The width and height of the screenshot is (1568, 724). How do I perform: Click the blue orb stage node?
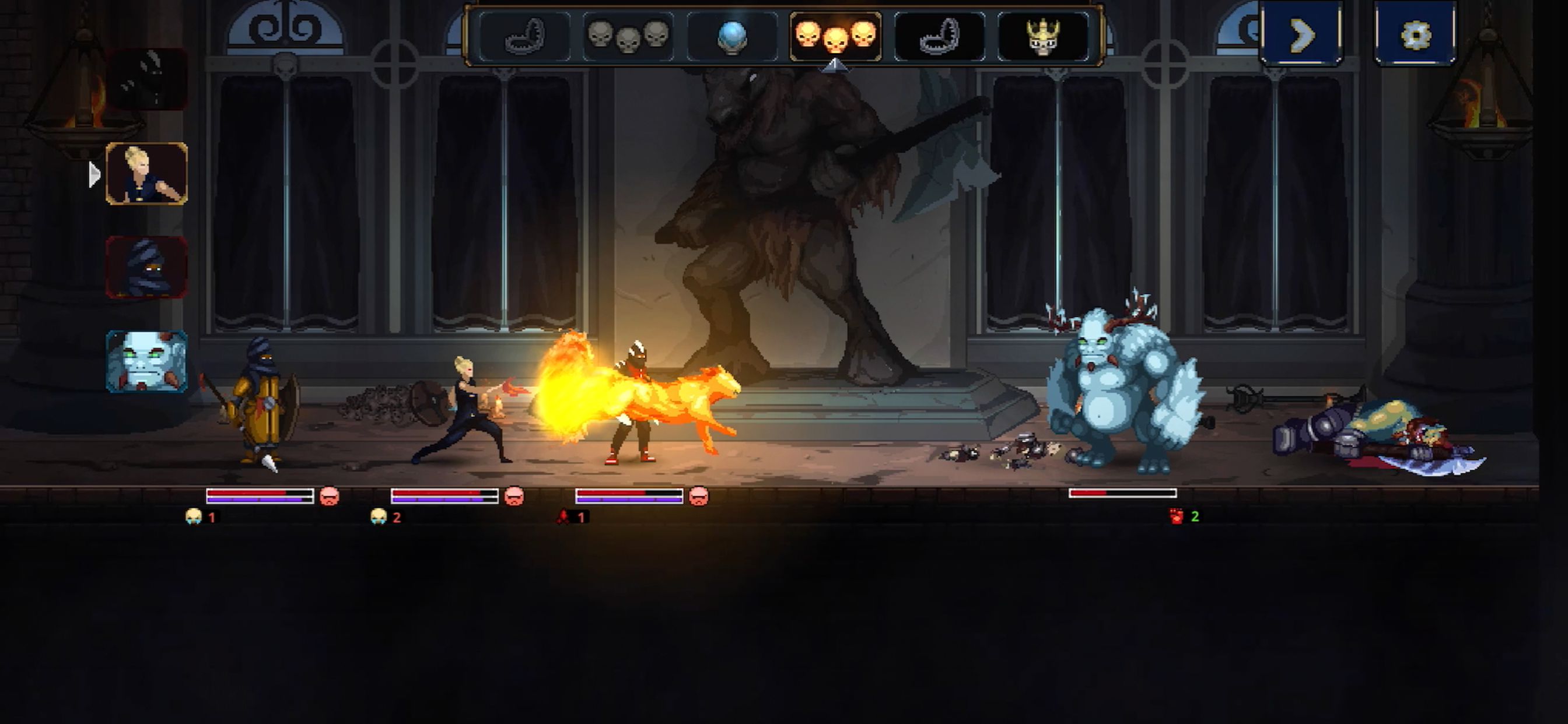731,37
